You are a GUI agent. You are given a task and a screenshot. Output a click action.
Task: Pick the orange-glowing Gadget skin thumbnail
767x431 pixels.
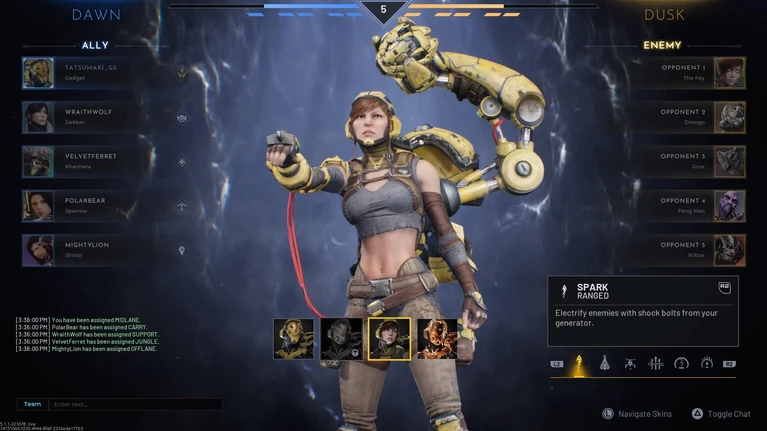click(437, 339)
